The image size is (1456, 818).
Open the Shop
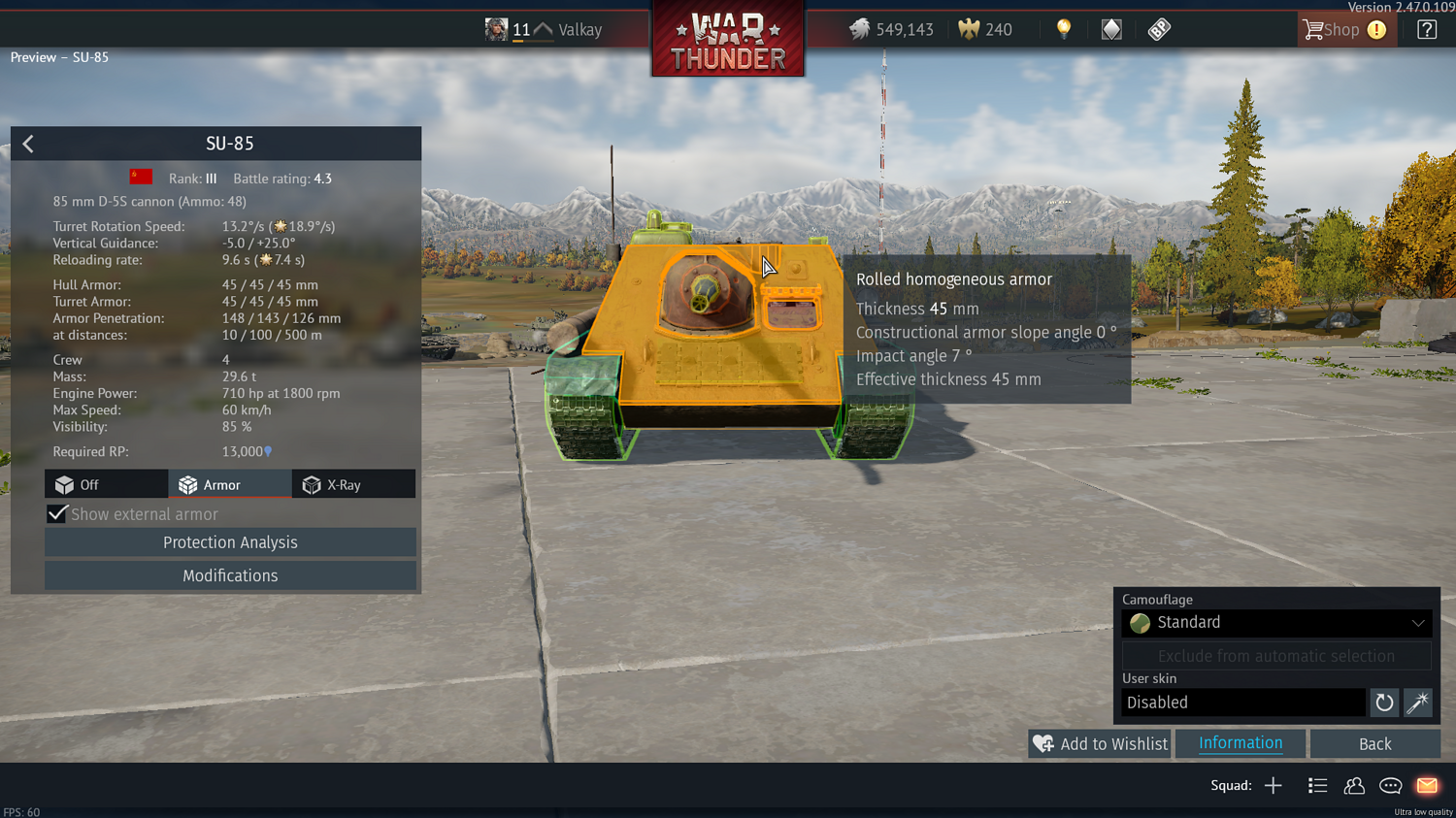1343,30
